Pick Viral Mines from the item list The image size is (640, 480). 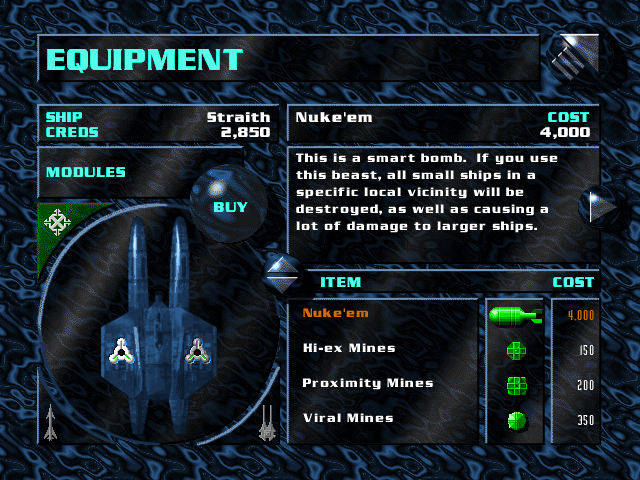tap(348, 418)
